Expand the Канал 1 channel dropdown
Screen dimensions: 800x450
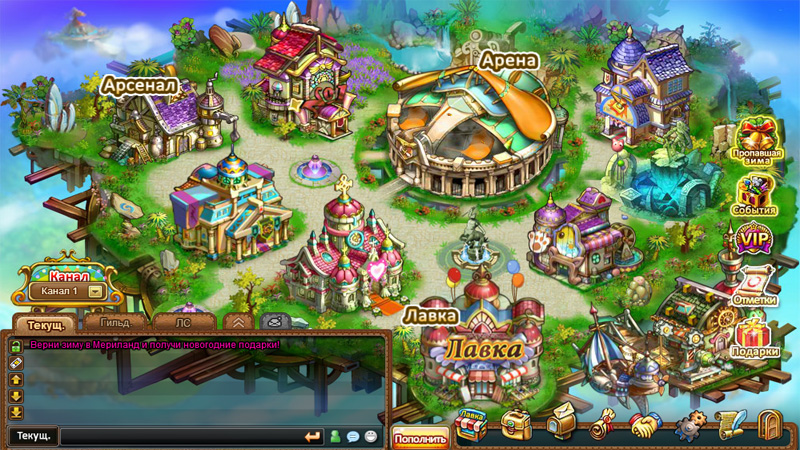click(96, 291)
